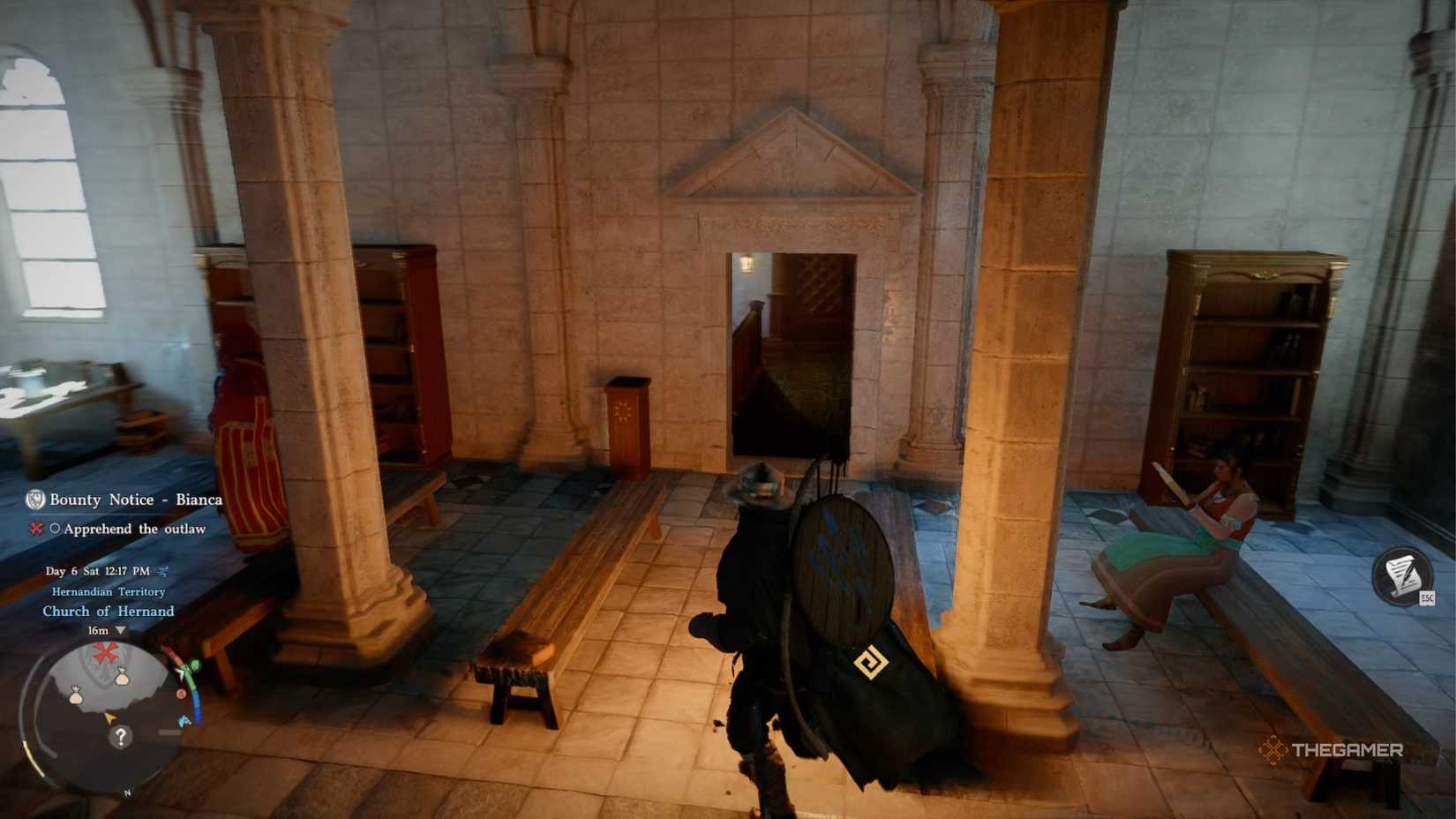Click the red cross bounty marker on minimap
The height and width of the screenshot is (819, 1456).
(104, 651)
